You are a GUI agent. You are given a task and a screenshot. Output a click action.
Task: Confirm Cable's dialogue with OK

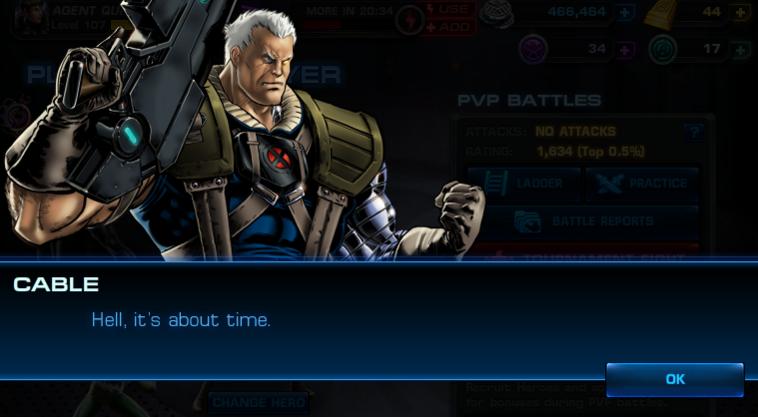coord(675,380)
